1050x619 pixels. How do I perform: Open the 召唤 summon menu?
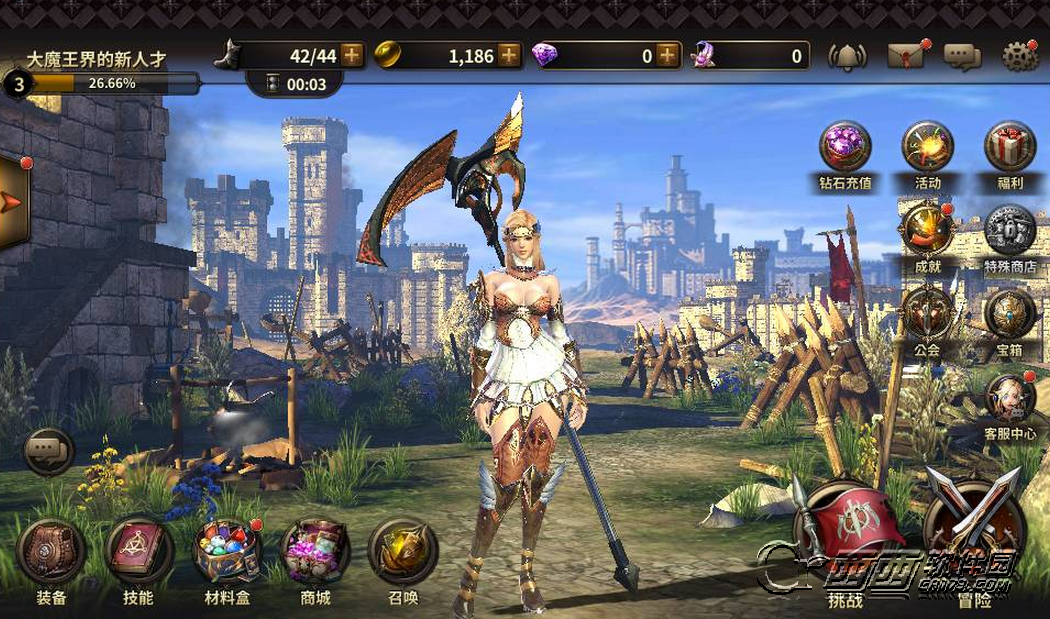pos(403,552)
